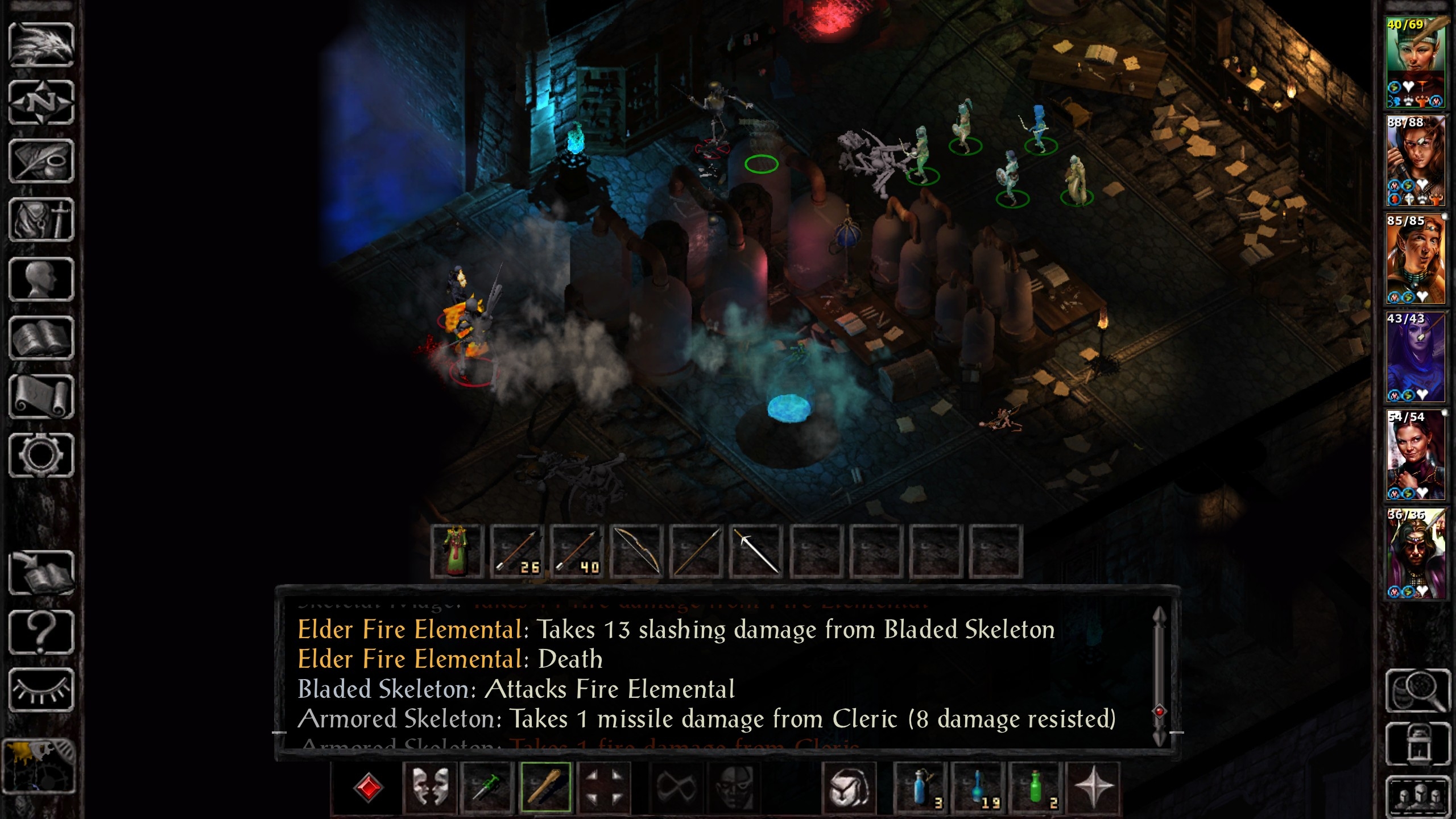Screen dimensions: 1456x819
Task: Open the journal with the quill icon
Action: tap(41, 162)
